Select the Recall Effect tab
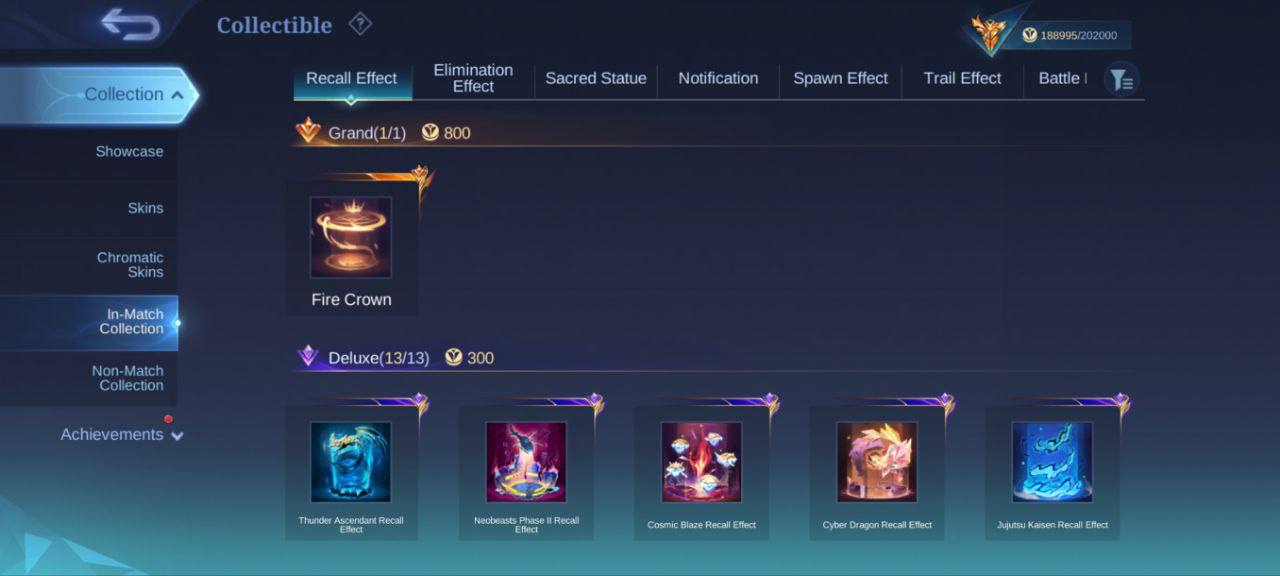The width and height of the screenshot is (1280, 576). click(x=351, y=78)
